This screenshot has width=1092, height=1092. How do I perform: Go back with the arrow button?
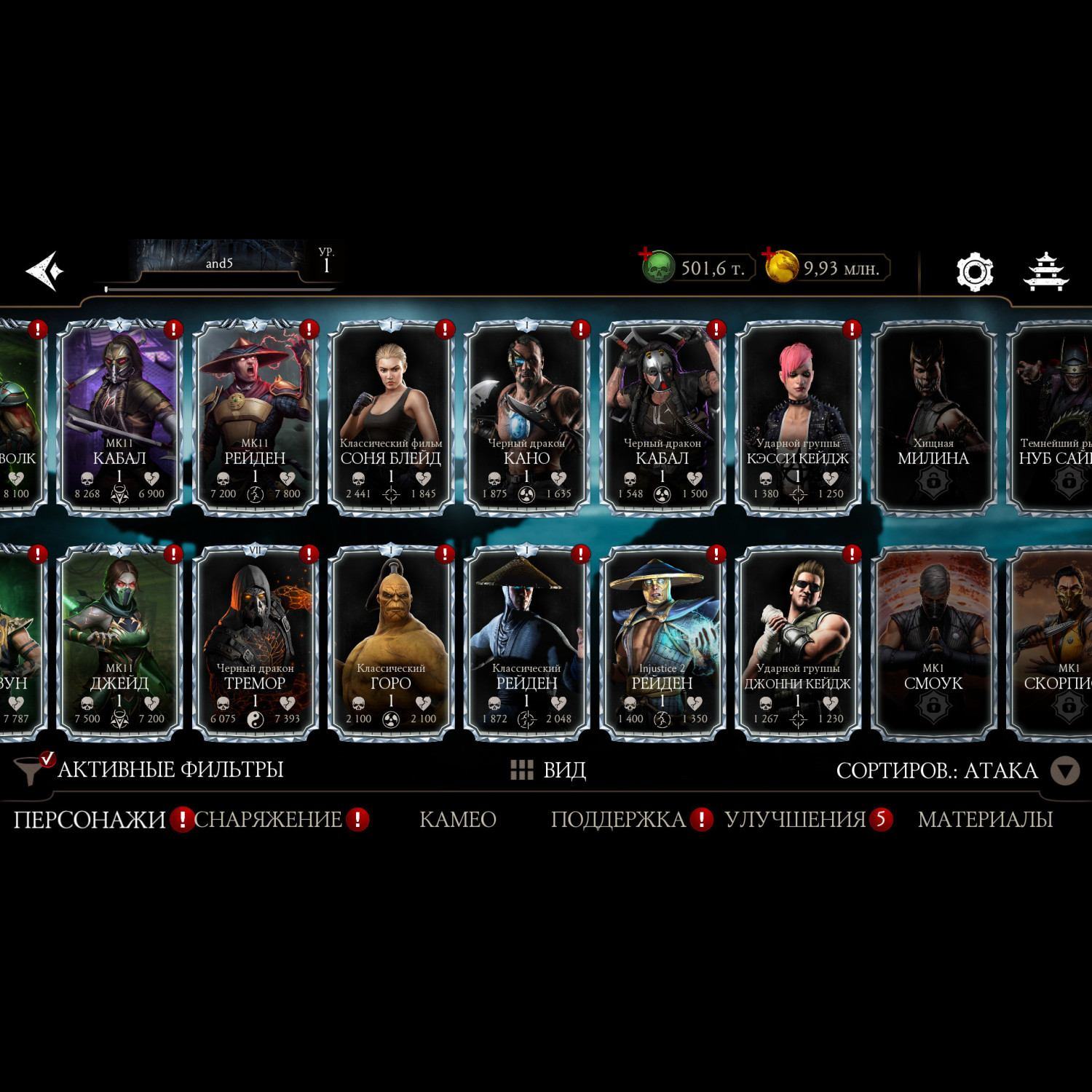(x=45, y=271)
